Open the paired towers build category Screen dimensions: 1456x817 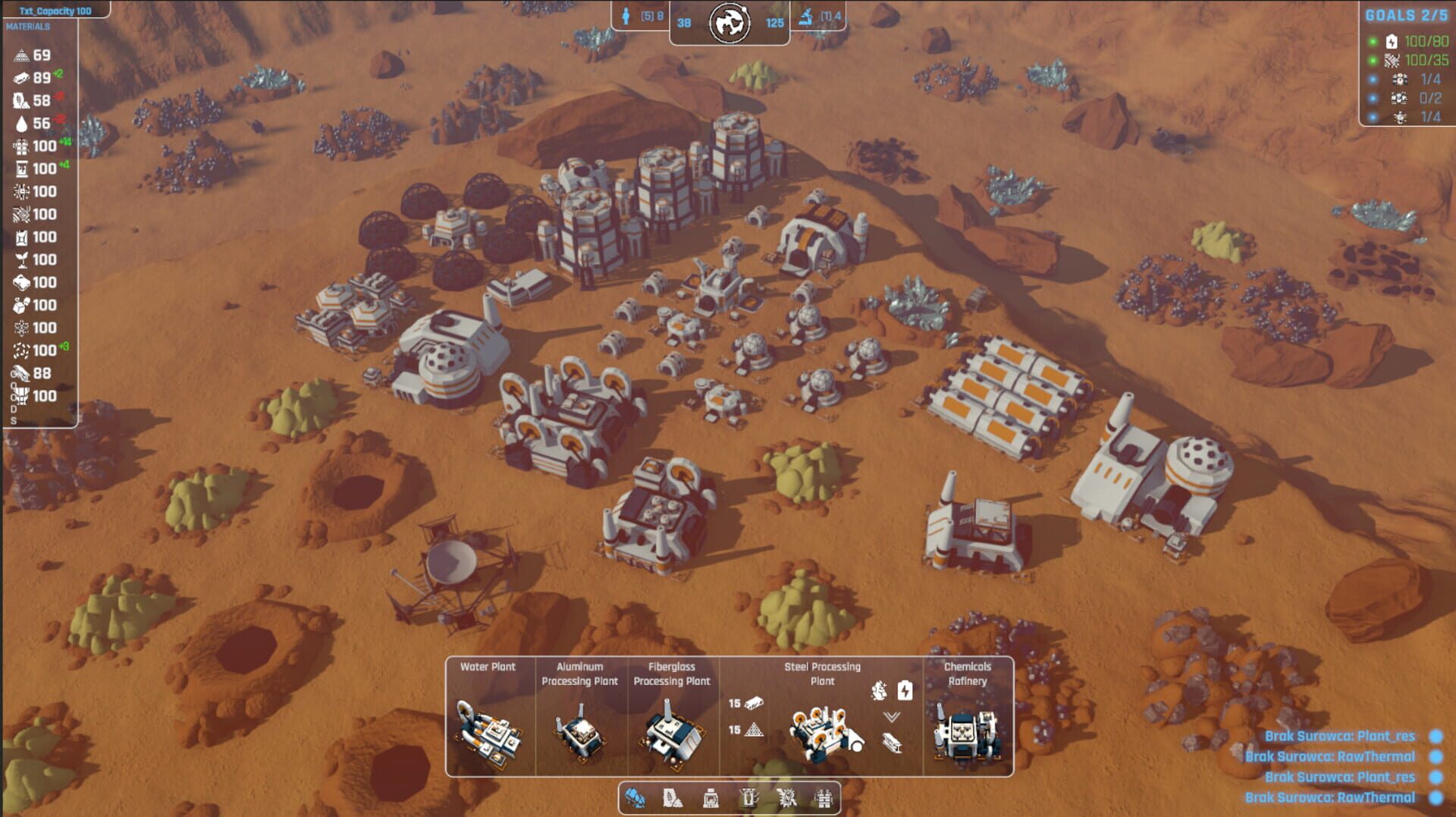point(824,798)
